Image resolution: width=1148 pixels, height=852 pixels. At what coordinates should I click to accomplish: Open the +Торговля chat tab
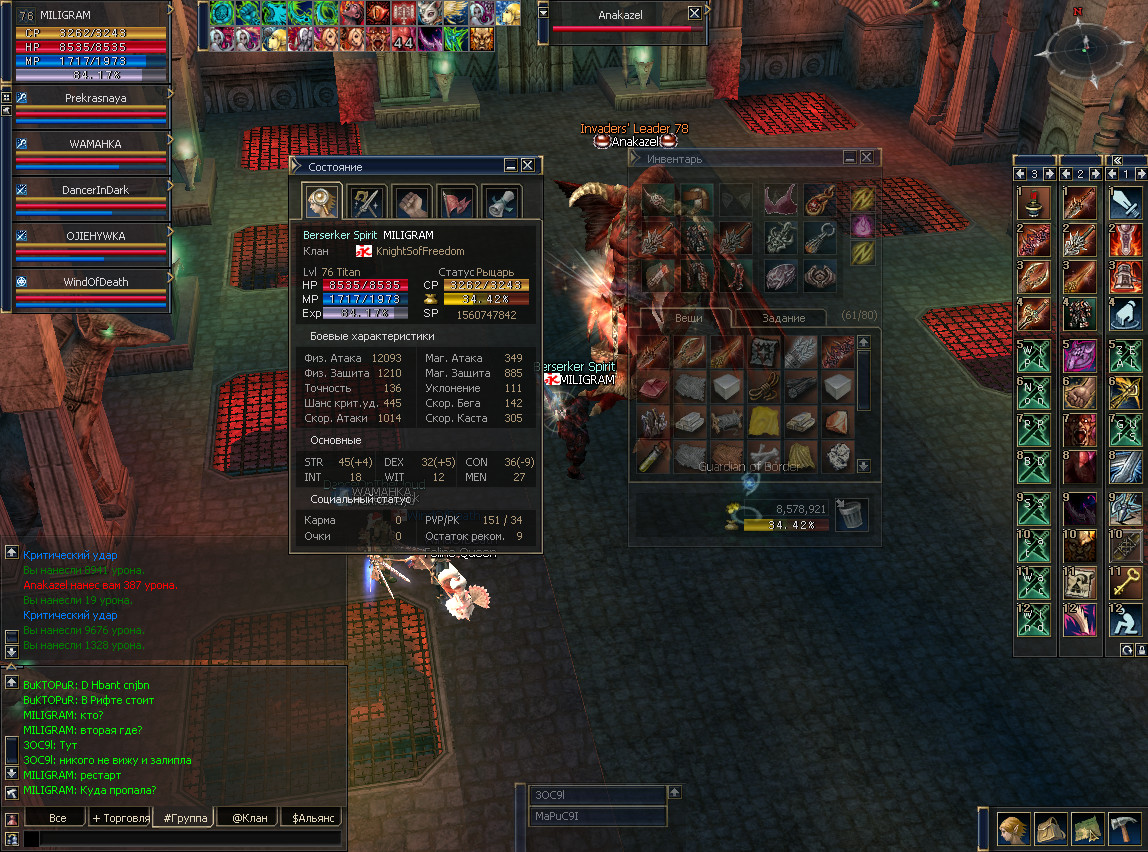tap(120, 817)
